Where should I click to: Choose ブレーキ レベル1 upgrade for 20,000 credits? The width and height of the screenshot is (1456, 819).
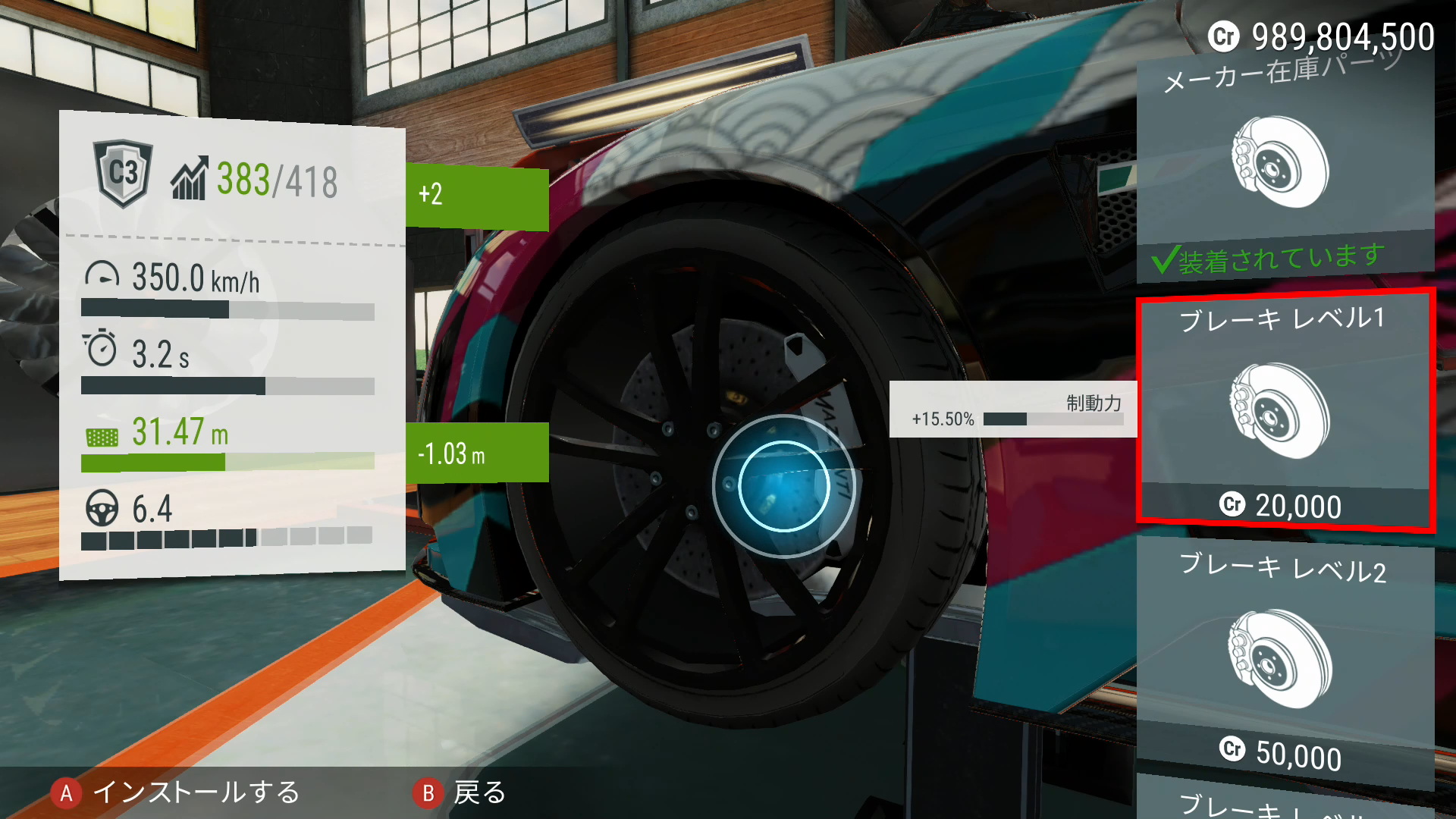point(1283,410)
